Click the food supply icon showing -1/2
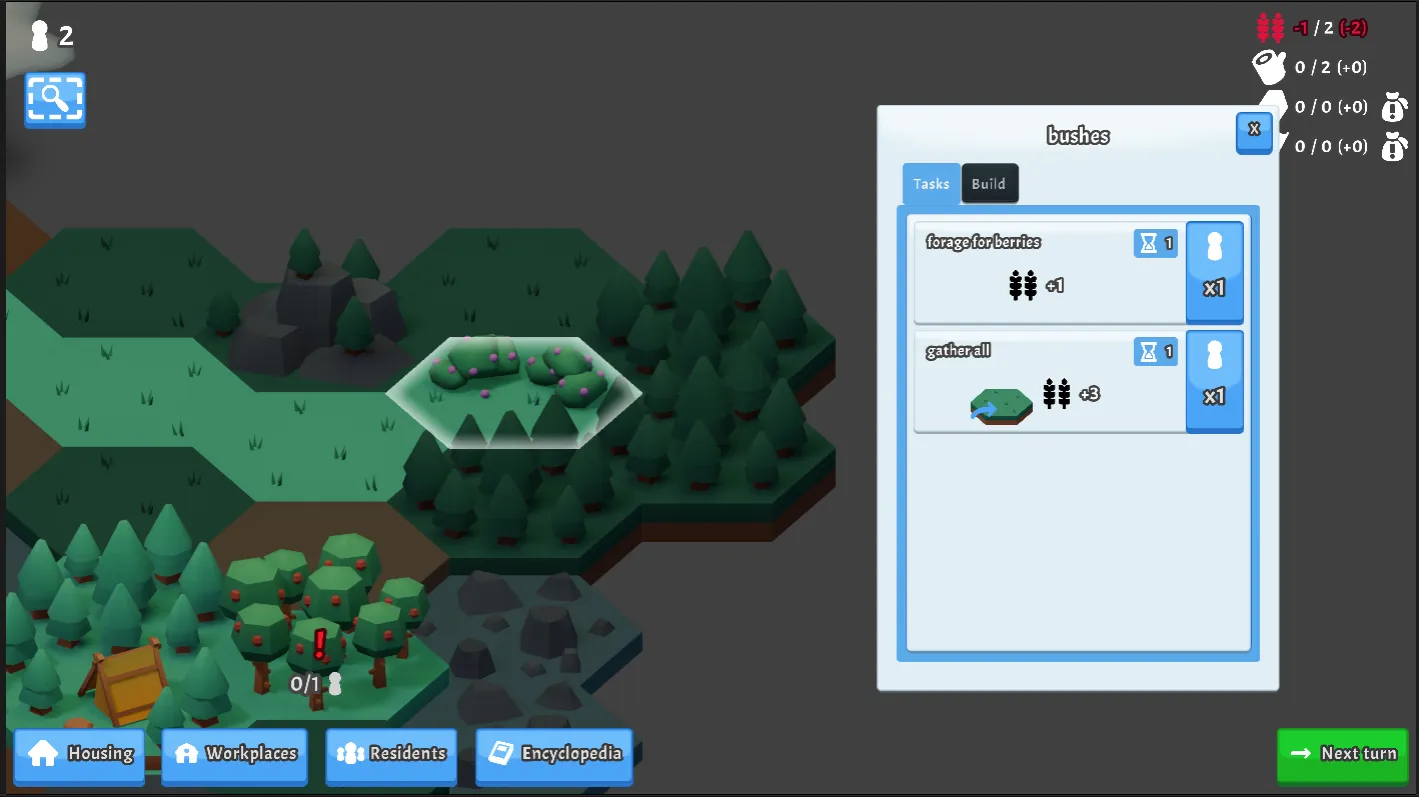 [x=1268, y=27]
